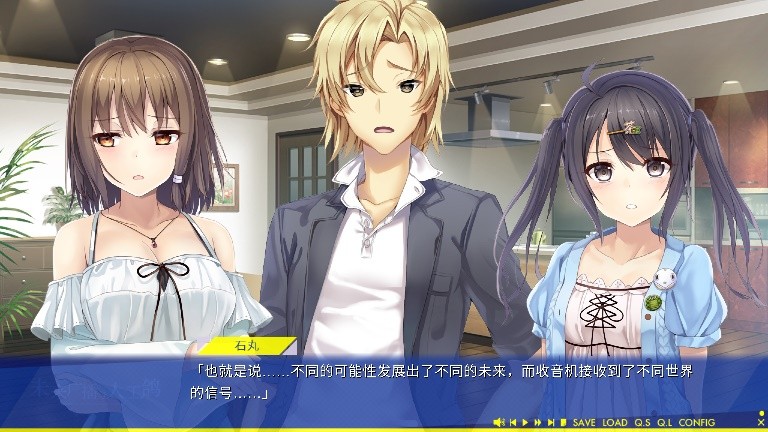Quick save with Q.S

click(642, 423)
